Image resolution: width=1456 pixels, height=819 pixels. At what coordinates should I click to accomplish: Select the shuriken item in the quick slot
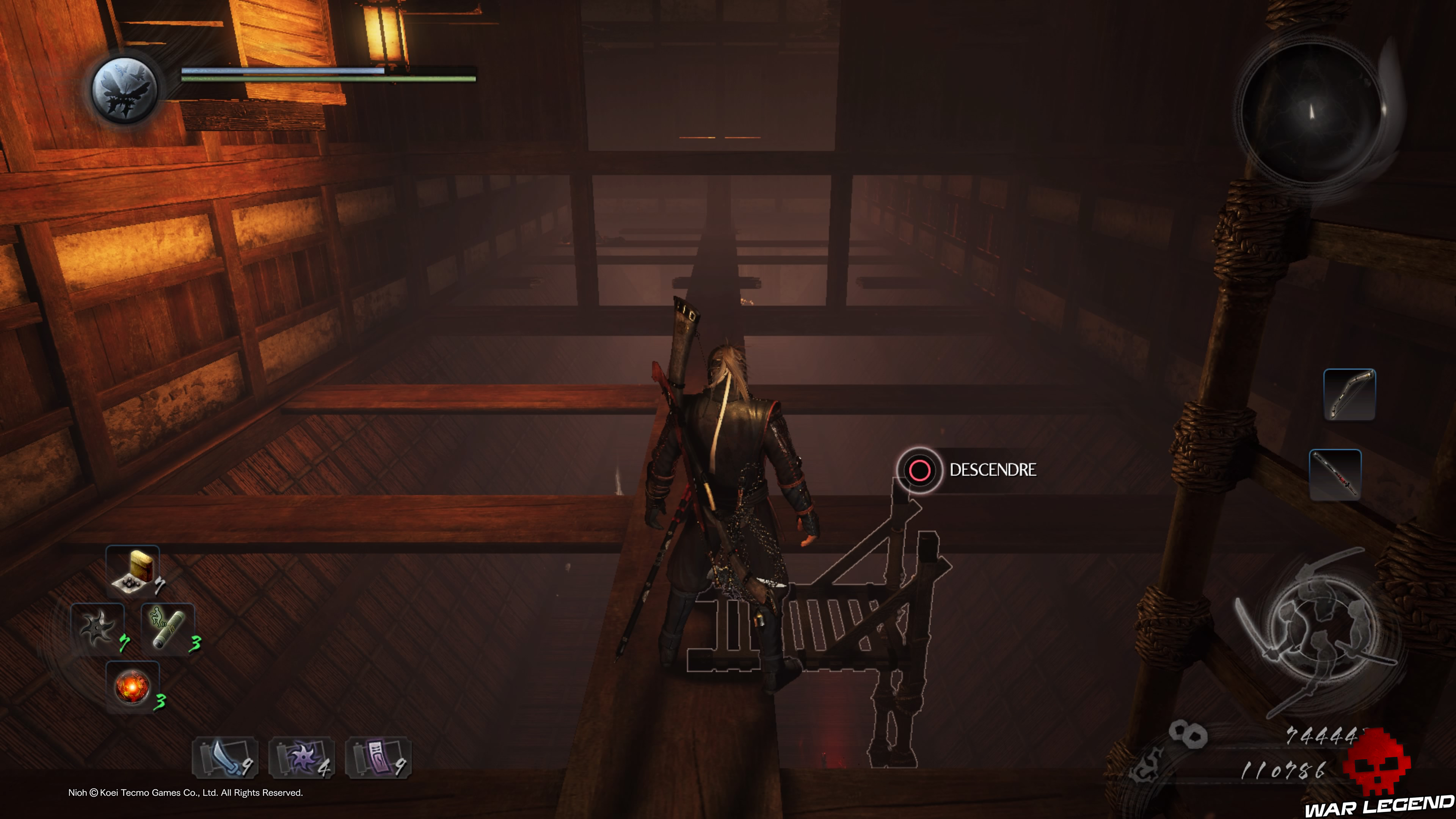tap(97, 628)
